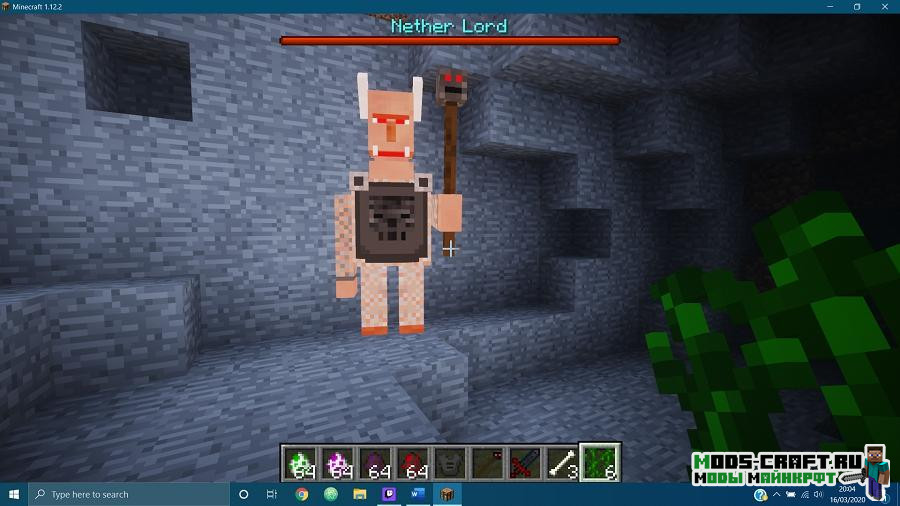This screenshot has width=900, height=506.
Task: Click the Windows search box
Action: coord(128,494)
